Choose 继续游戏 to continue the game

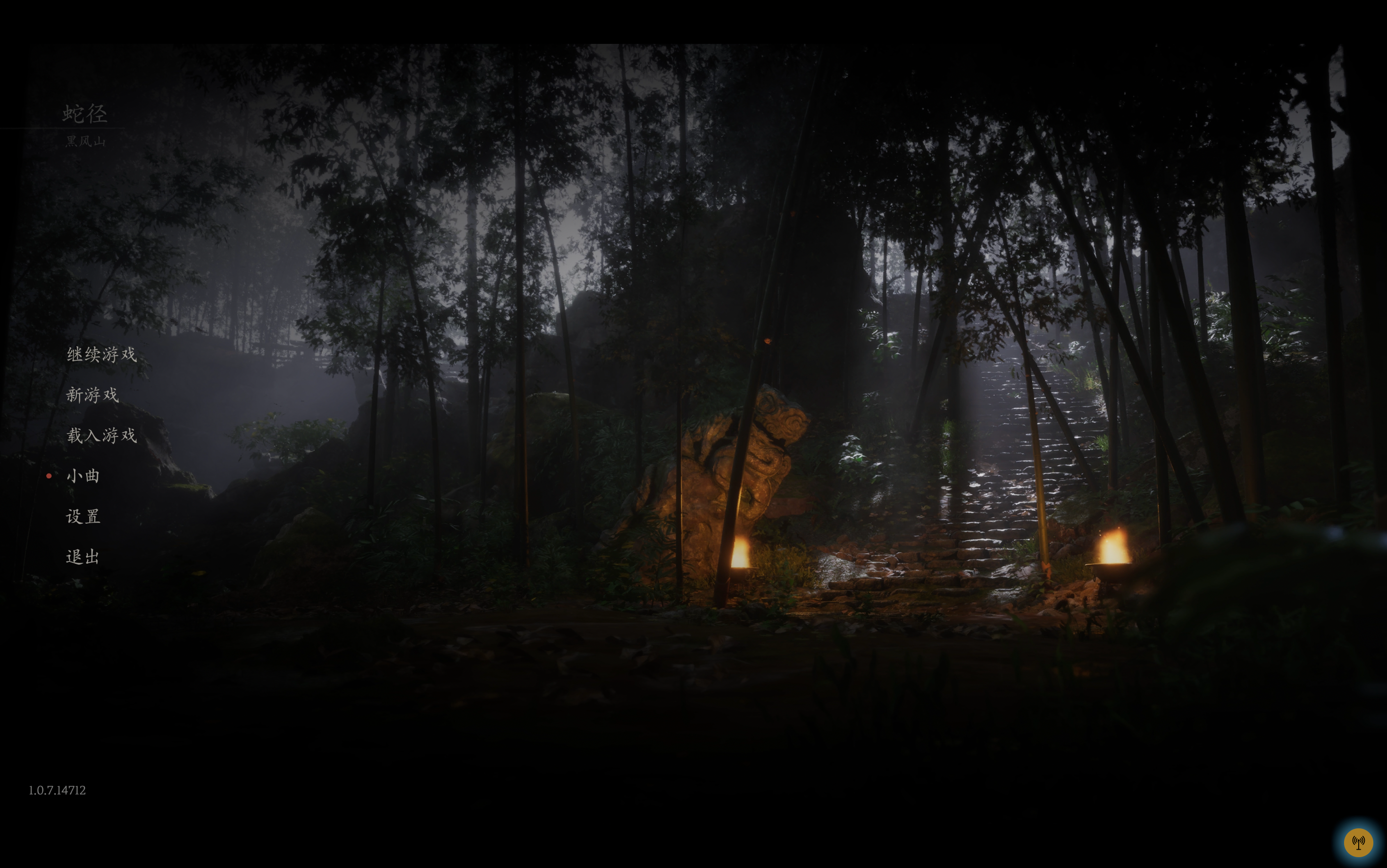101,354
